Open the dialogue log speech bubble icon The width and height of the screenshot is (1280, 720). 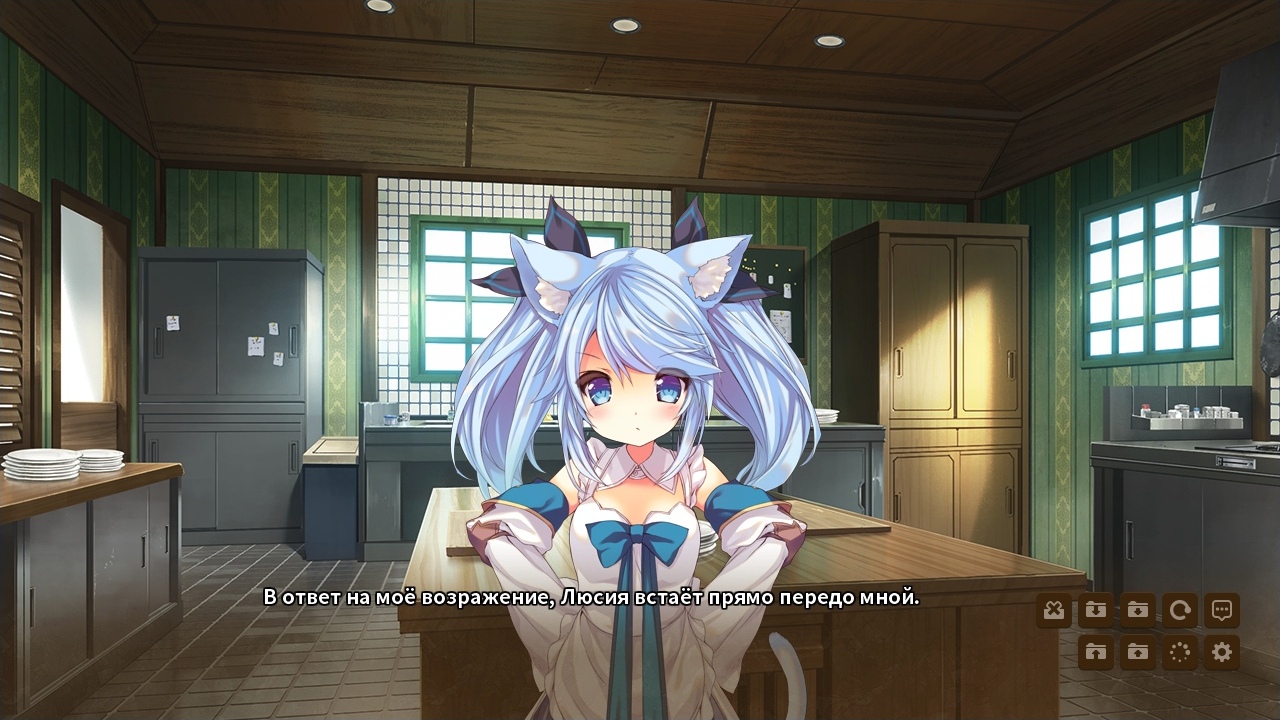click(1221, 609)
